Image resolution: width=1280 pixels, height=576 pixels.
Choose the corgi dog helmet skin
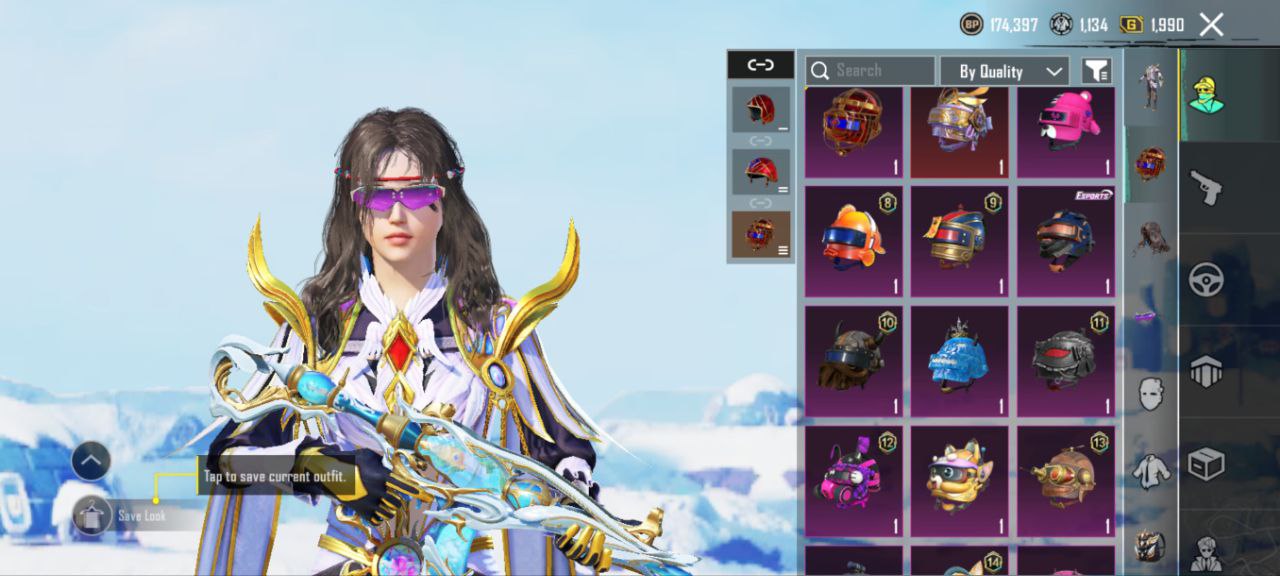tap(959, 479)
